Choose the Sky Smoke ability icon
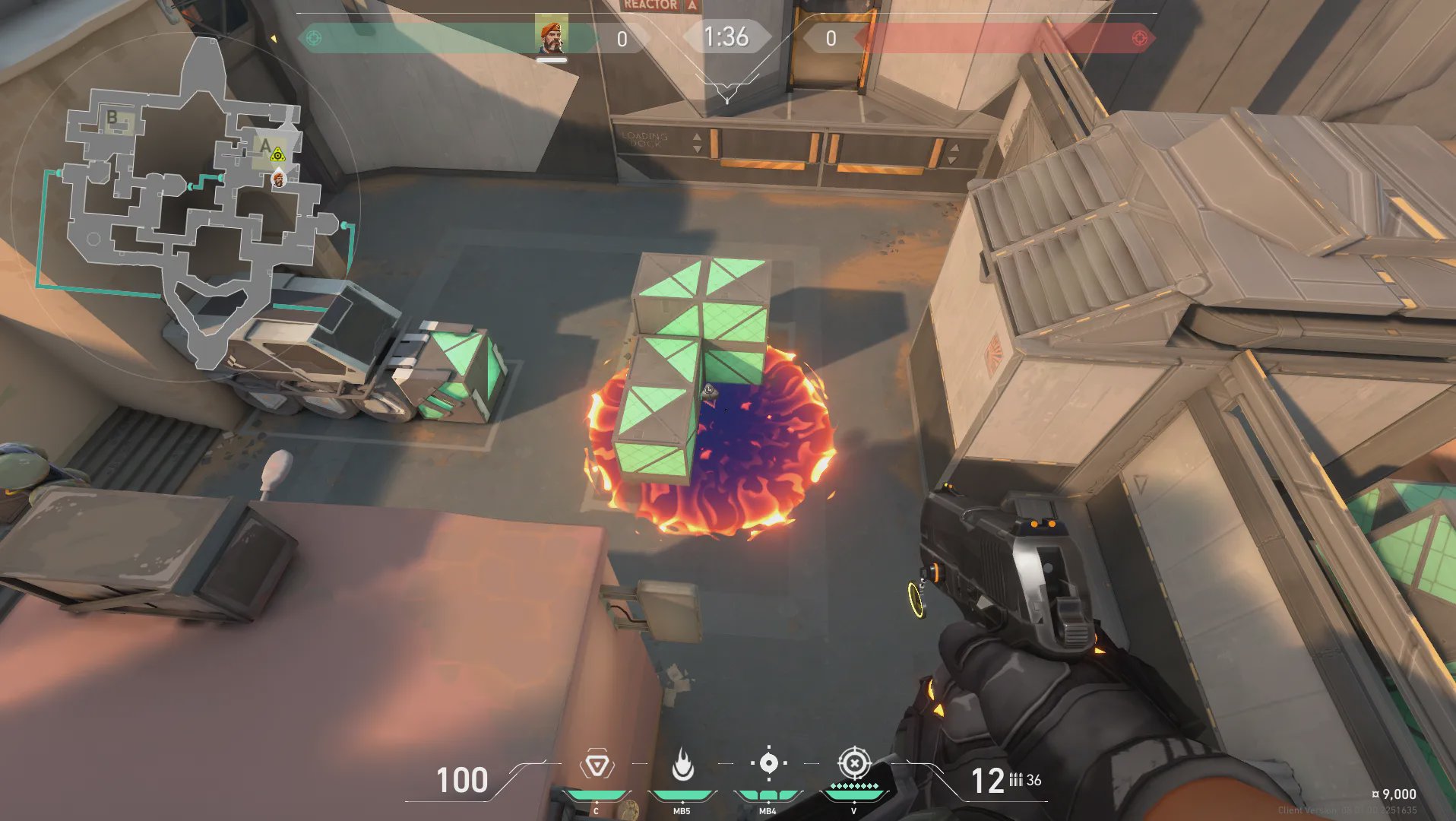1456x821 pixels. (x=768, y=763)
